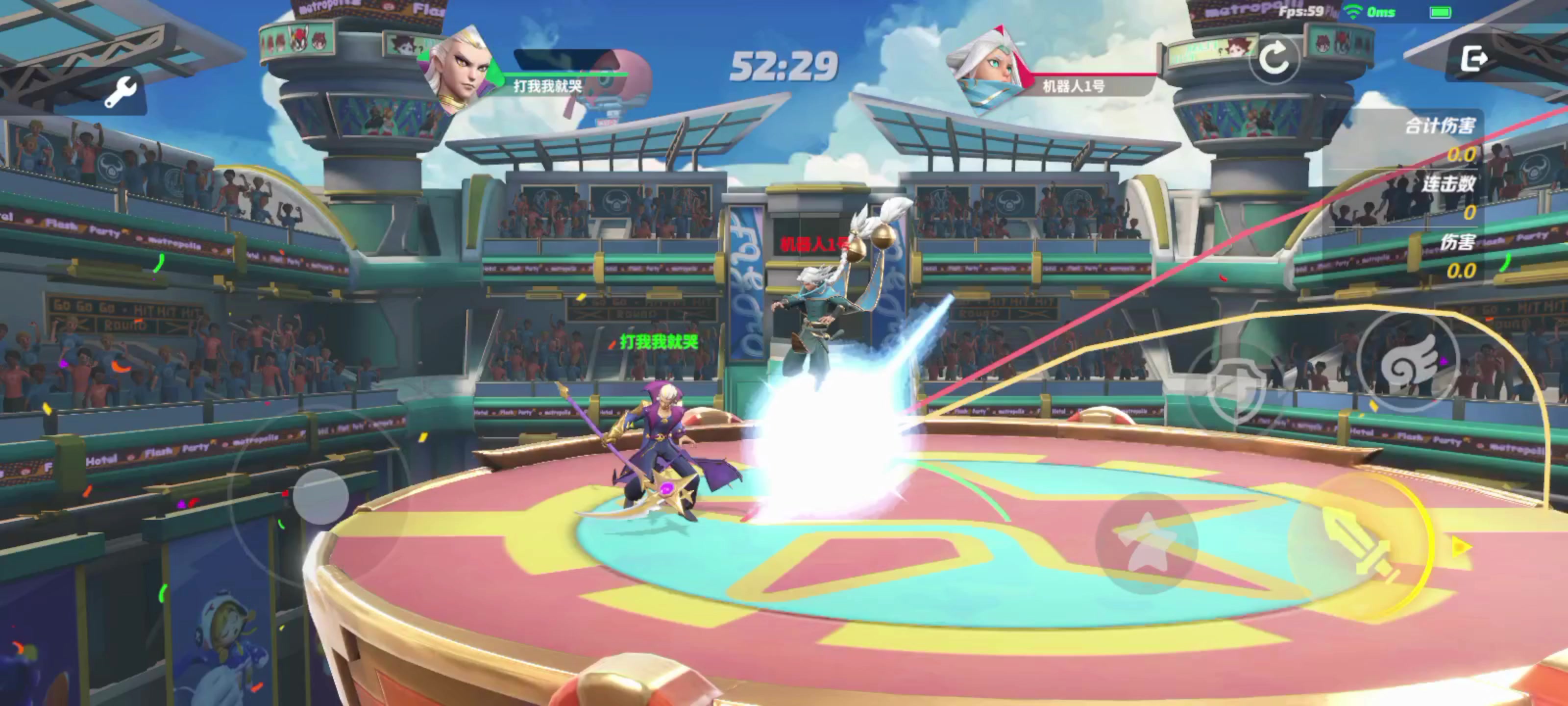
Task: Open the wrench settings tool
Action: coord(120,93)
